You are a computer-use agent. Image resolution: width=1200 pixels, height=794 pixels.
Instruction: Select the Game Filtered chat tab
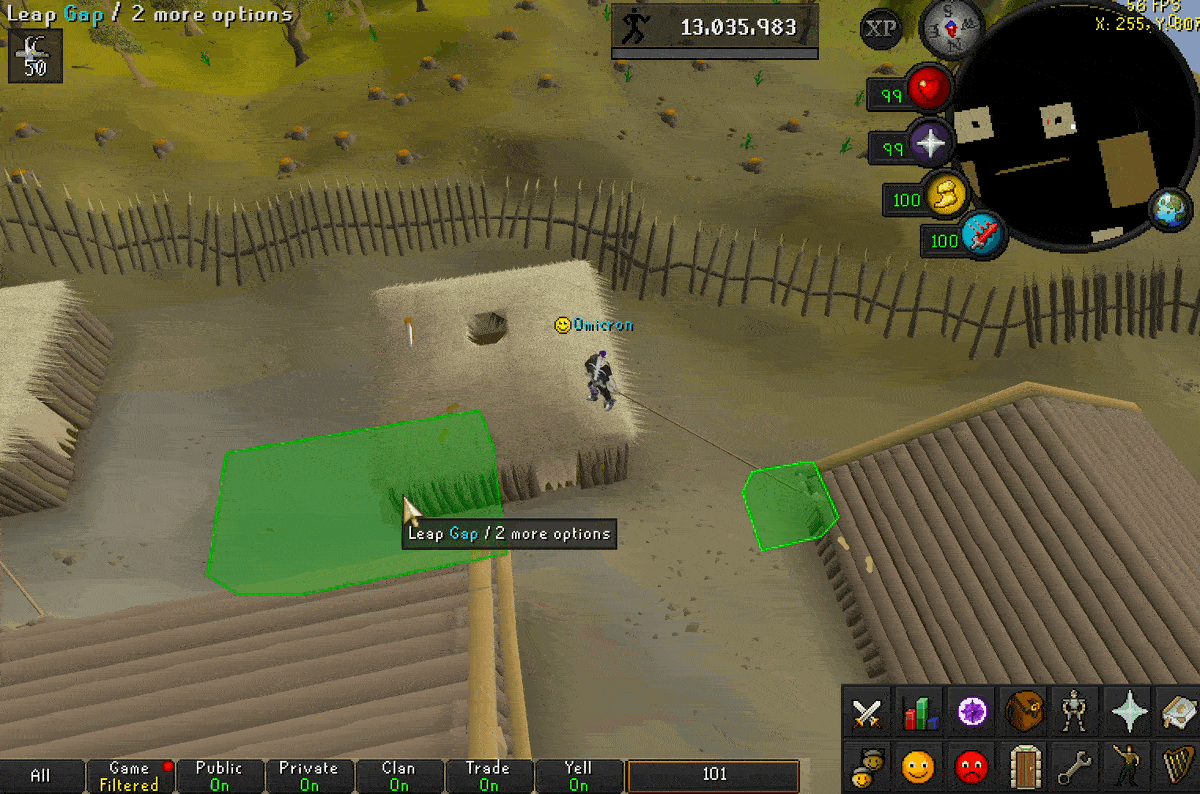[x=129, y=776]
